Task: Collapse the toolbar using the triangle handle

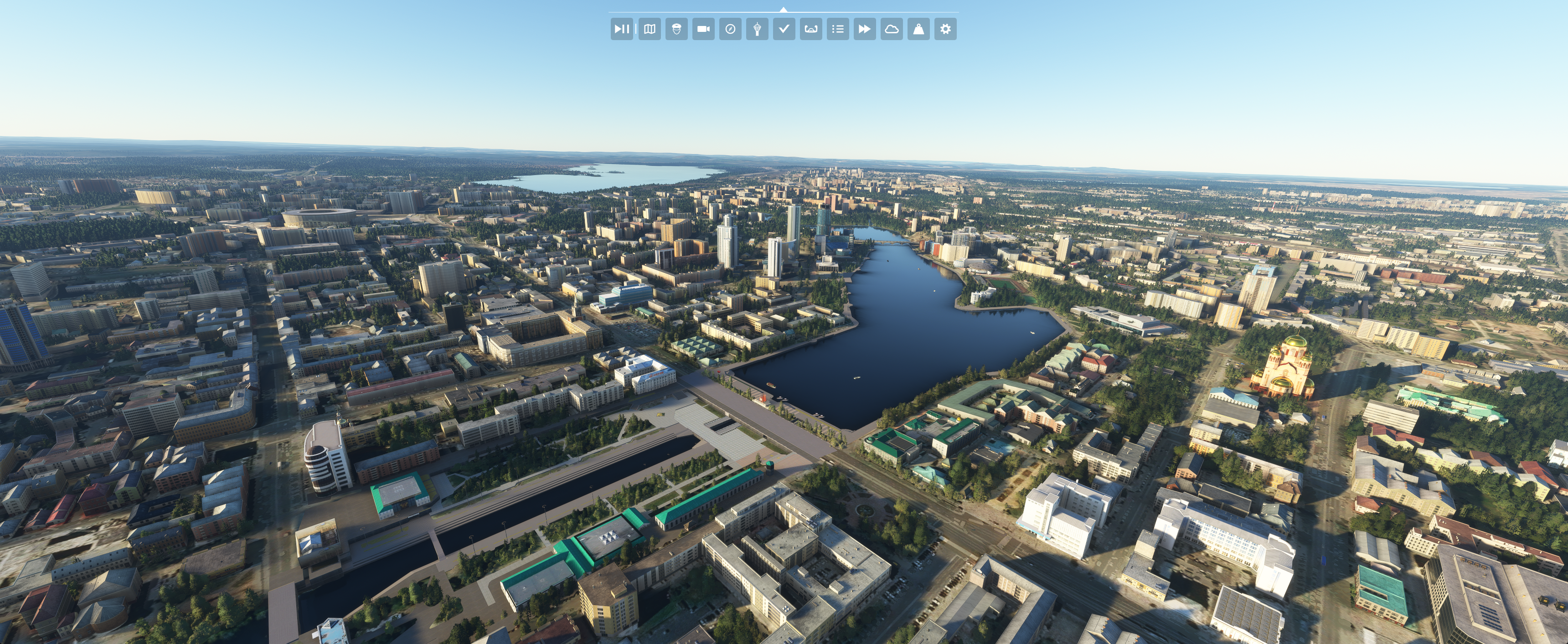Action: [x=784, y=10]
